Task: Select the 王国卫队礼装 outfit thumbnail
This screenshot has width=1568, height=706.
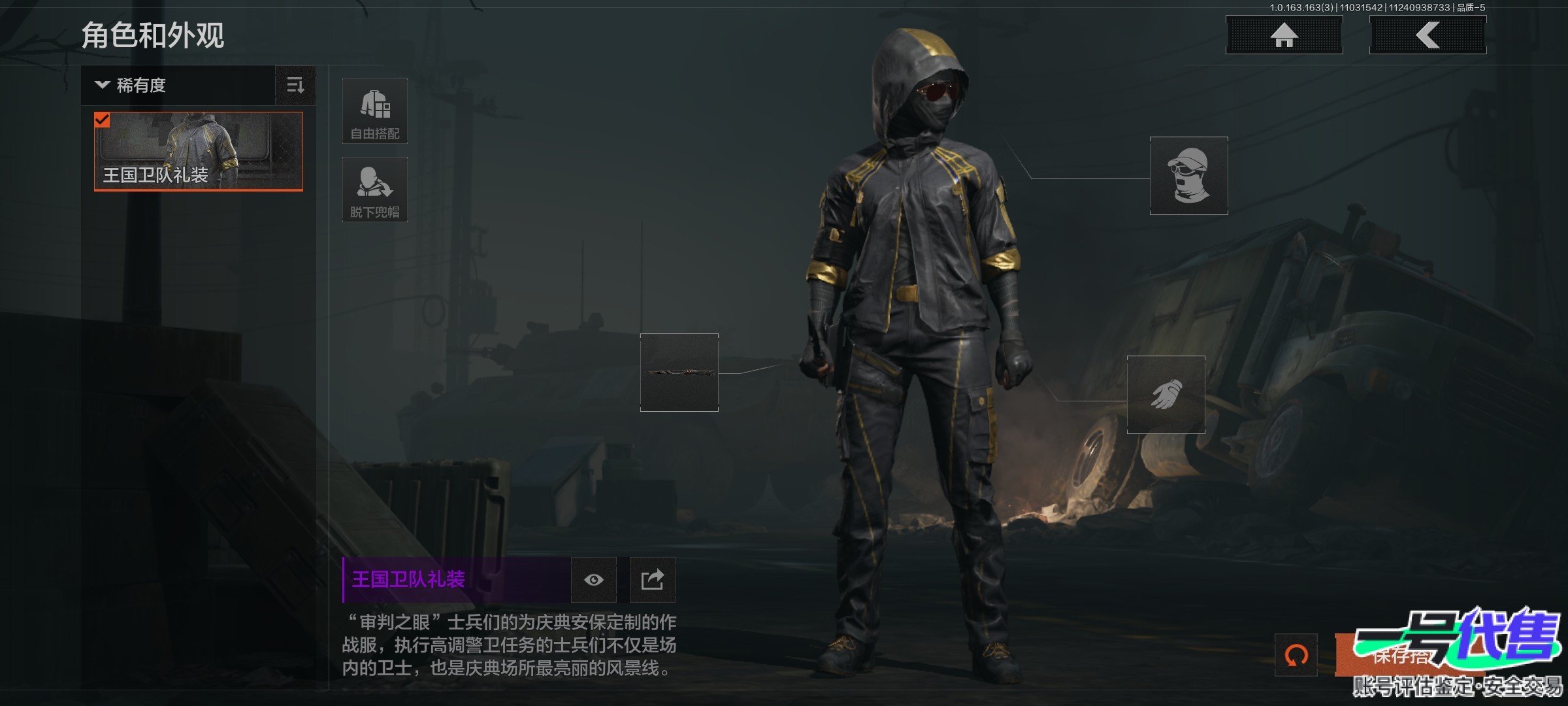Action: [199, 152]
